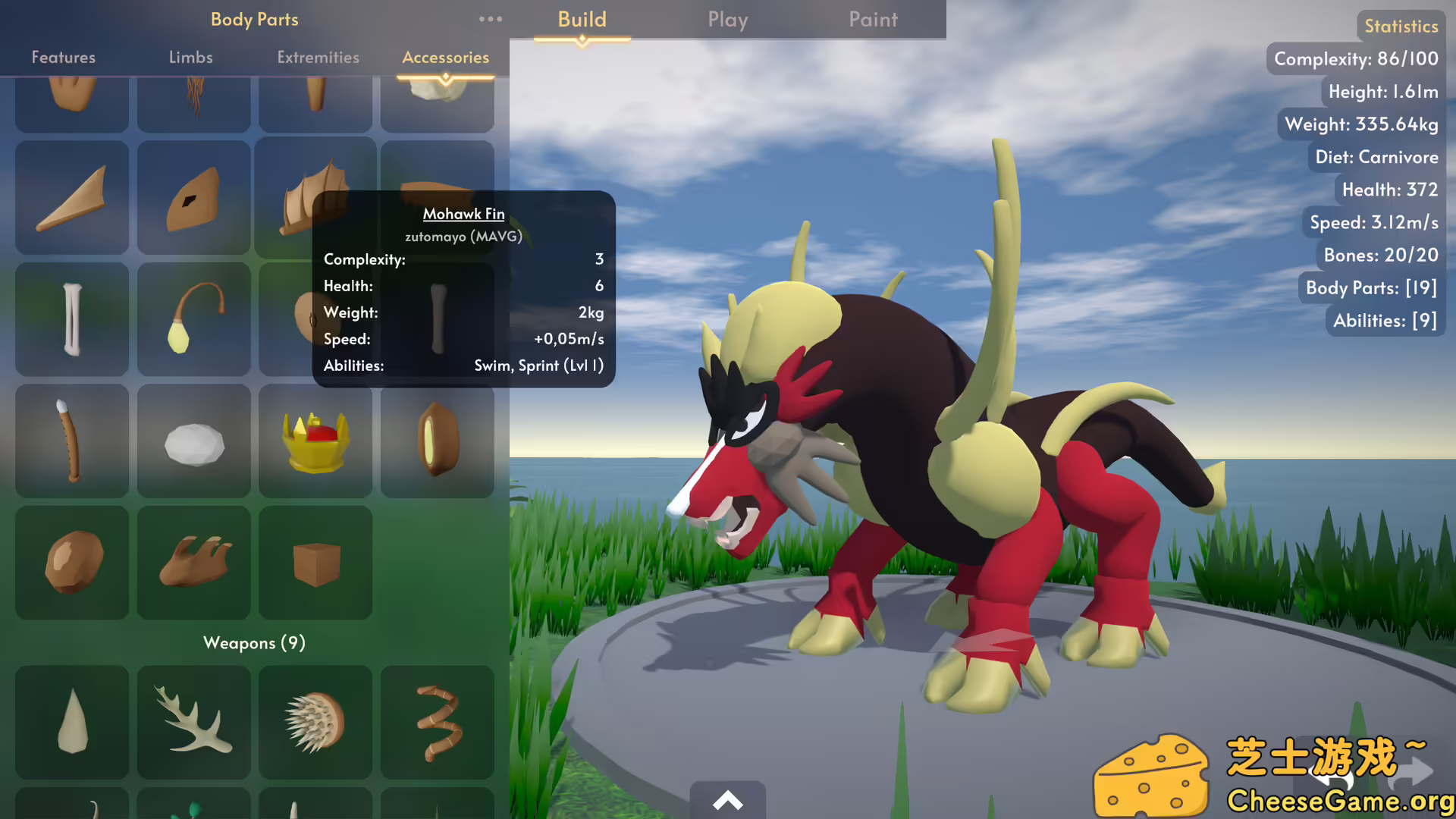Click the Statistics panel header
This screenshot has width=1456, height=819.
(1400, 25)
